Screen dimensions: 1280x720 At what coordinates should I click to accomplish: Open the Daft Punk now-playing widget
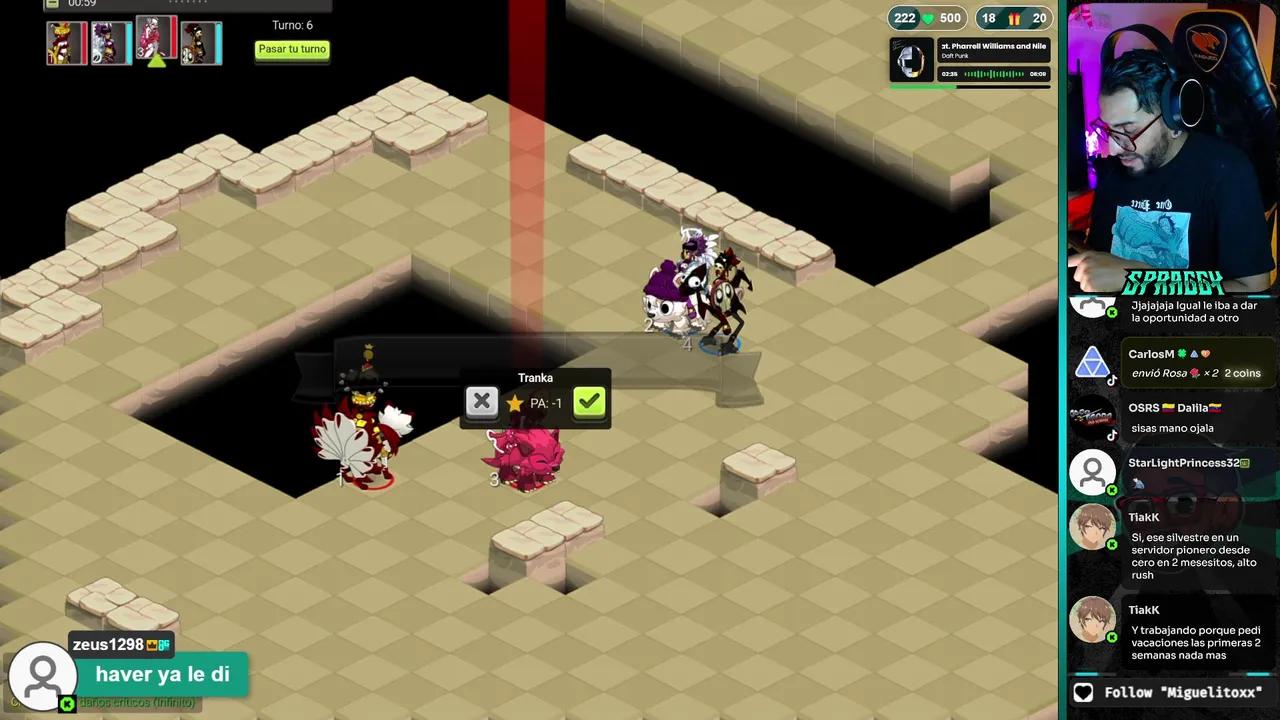pos(969,61)
